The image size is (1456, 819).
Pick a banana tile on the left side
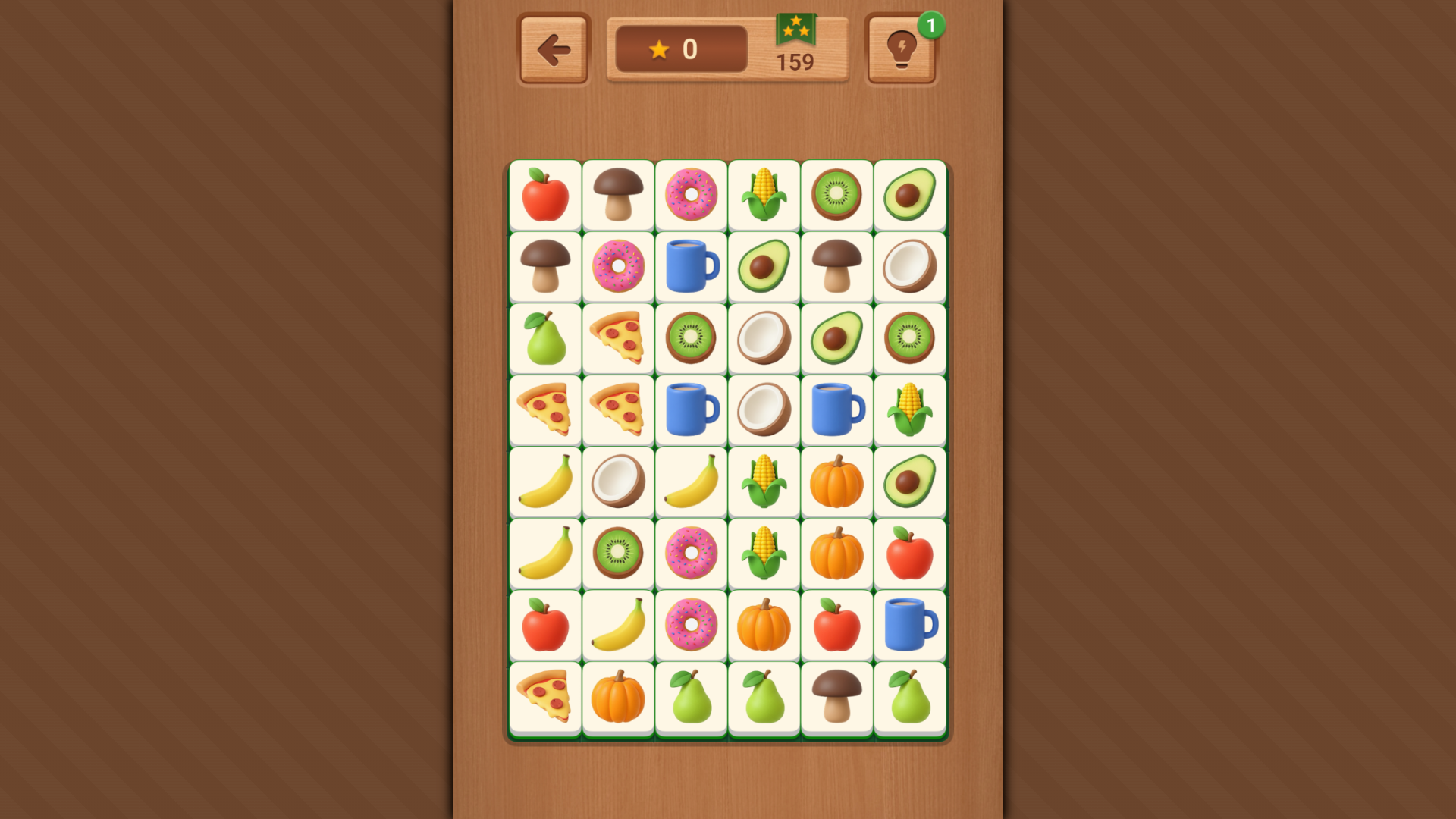click(x=544, y=482)
